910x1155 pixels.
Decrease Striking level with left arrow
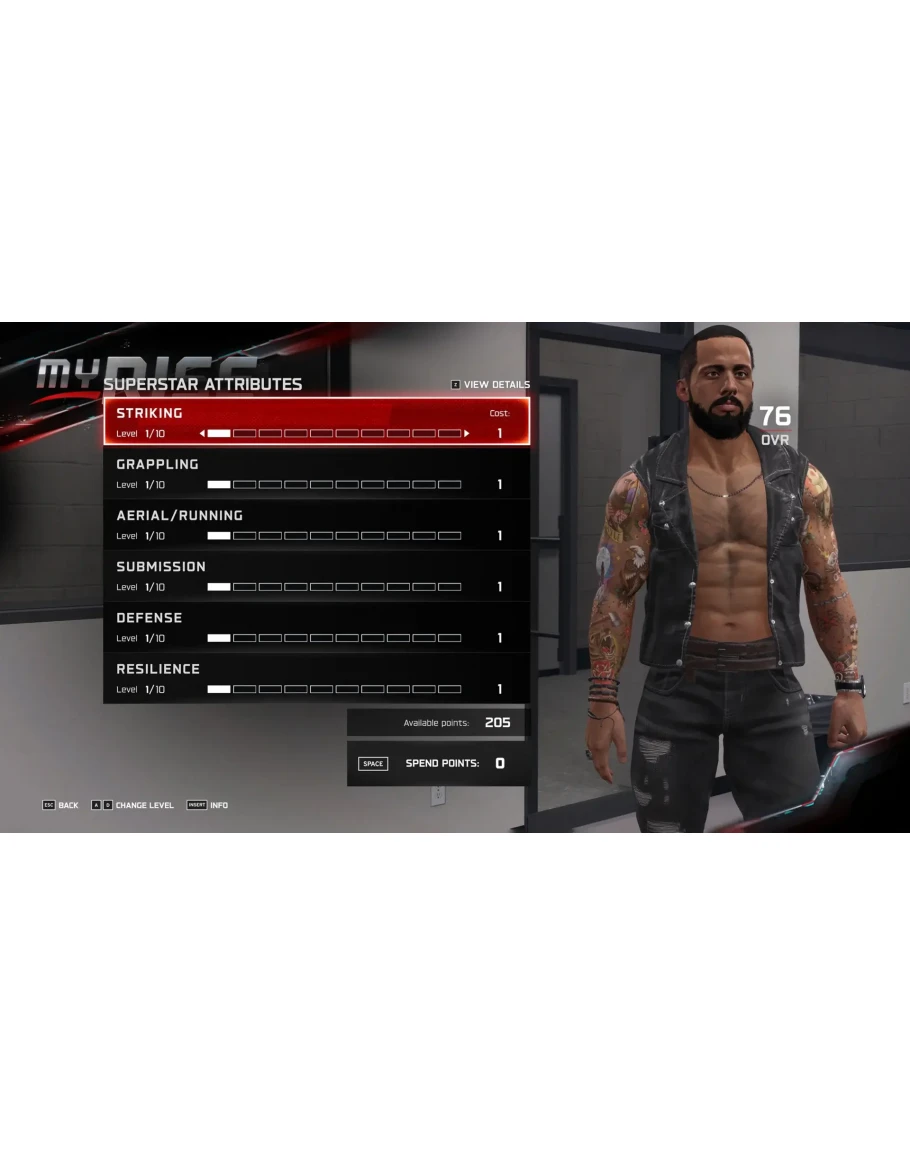[202, 434]
